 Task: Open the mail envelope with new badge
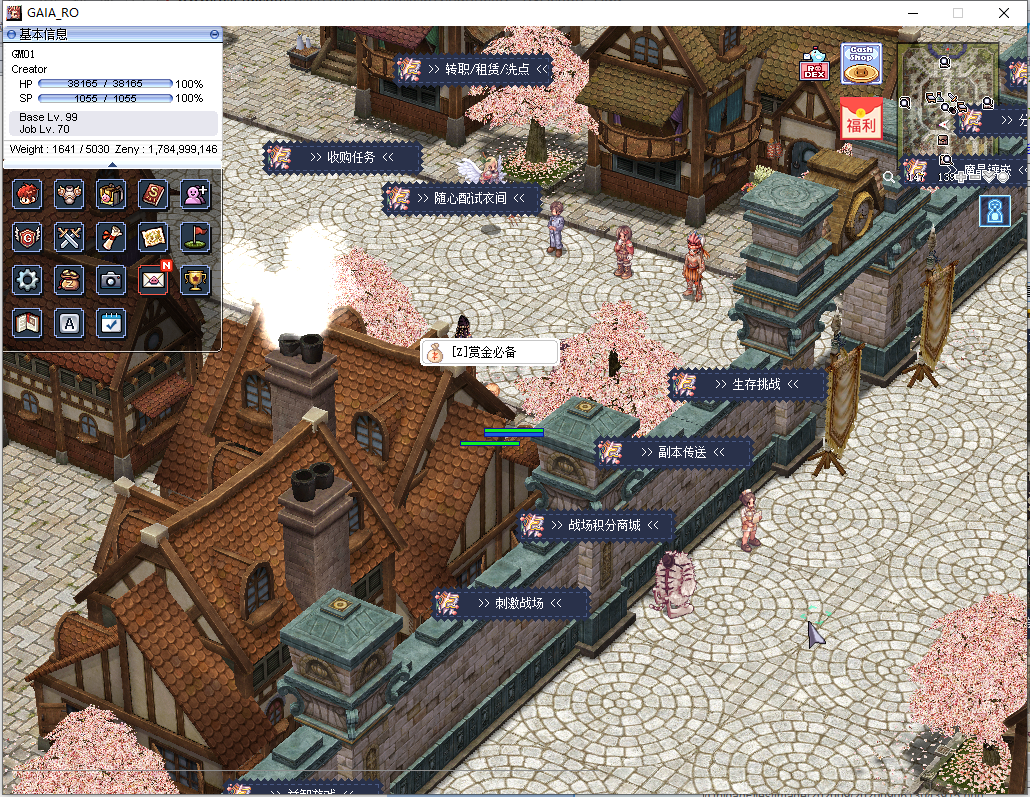[153, 280]
